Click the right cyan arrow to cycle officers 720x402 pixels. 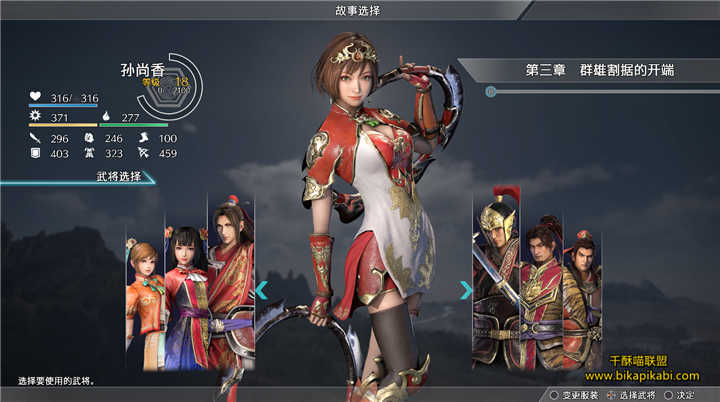[465, 290]
